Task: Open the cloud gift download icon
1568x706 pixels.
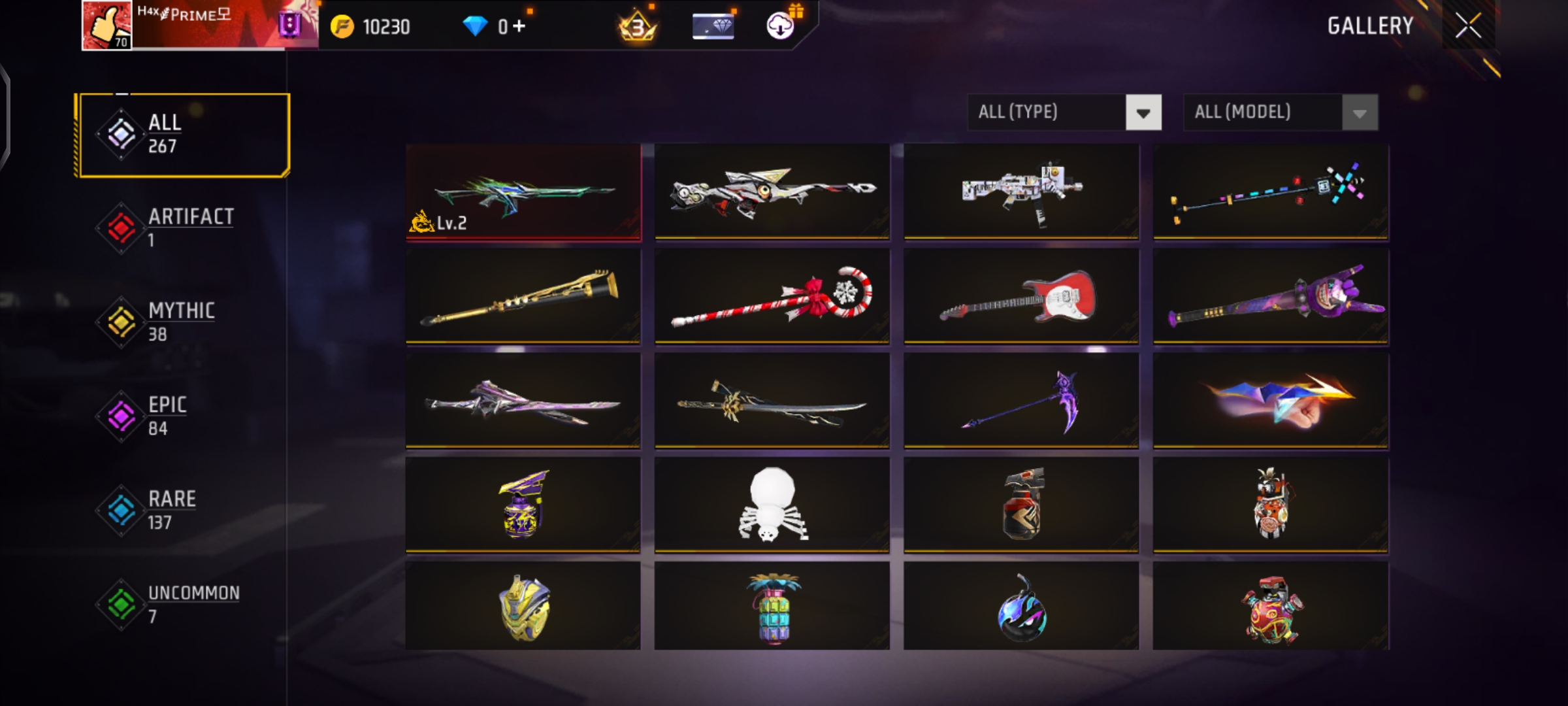Action: pyautogui.click(x=779, y=26)
